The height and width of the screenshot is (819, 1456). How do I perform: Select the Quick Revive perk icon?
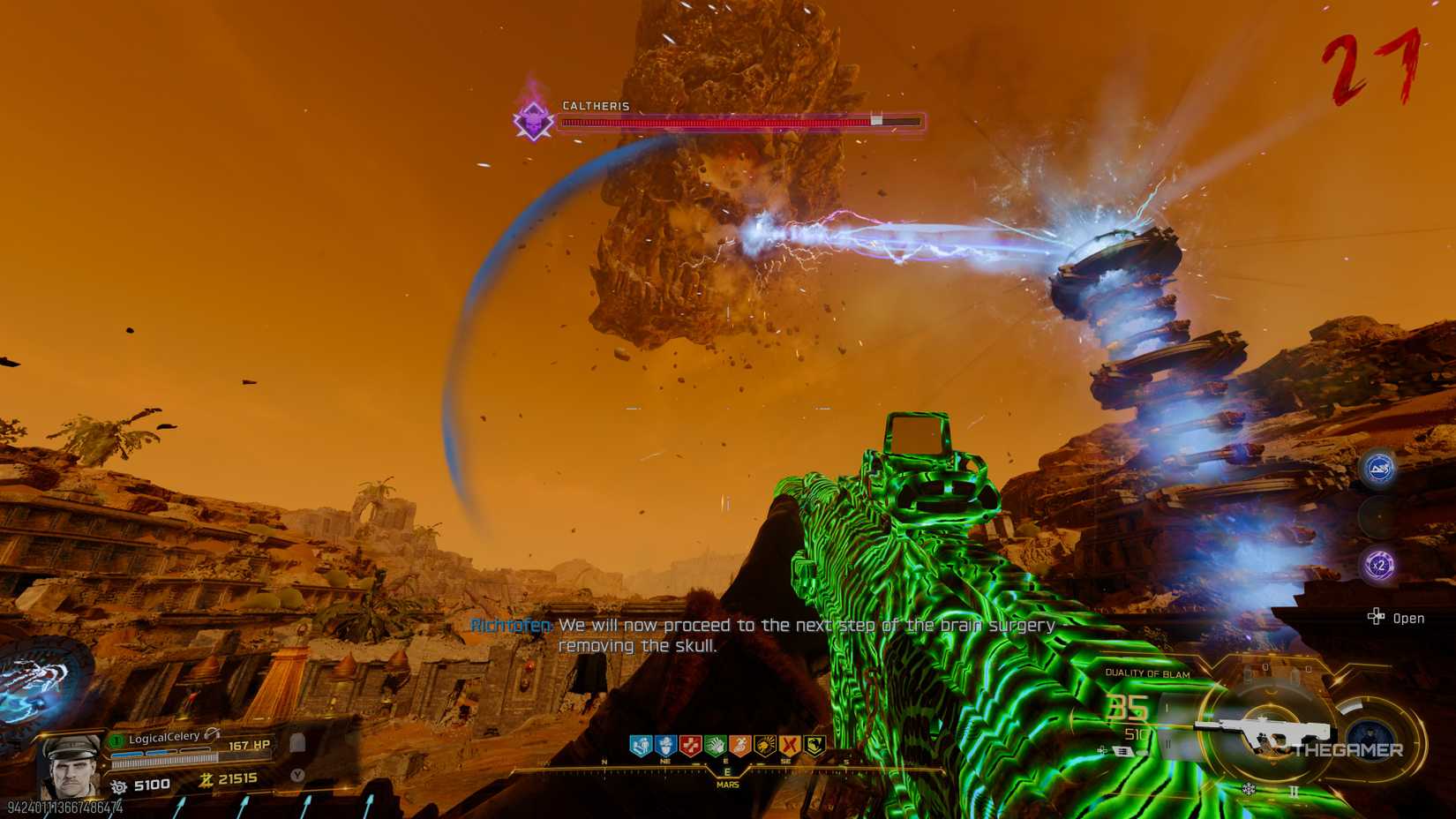(642, 744)
